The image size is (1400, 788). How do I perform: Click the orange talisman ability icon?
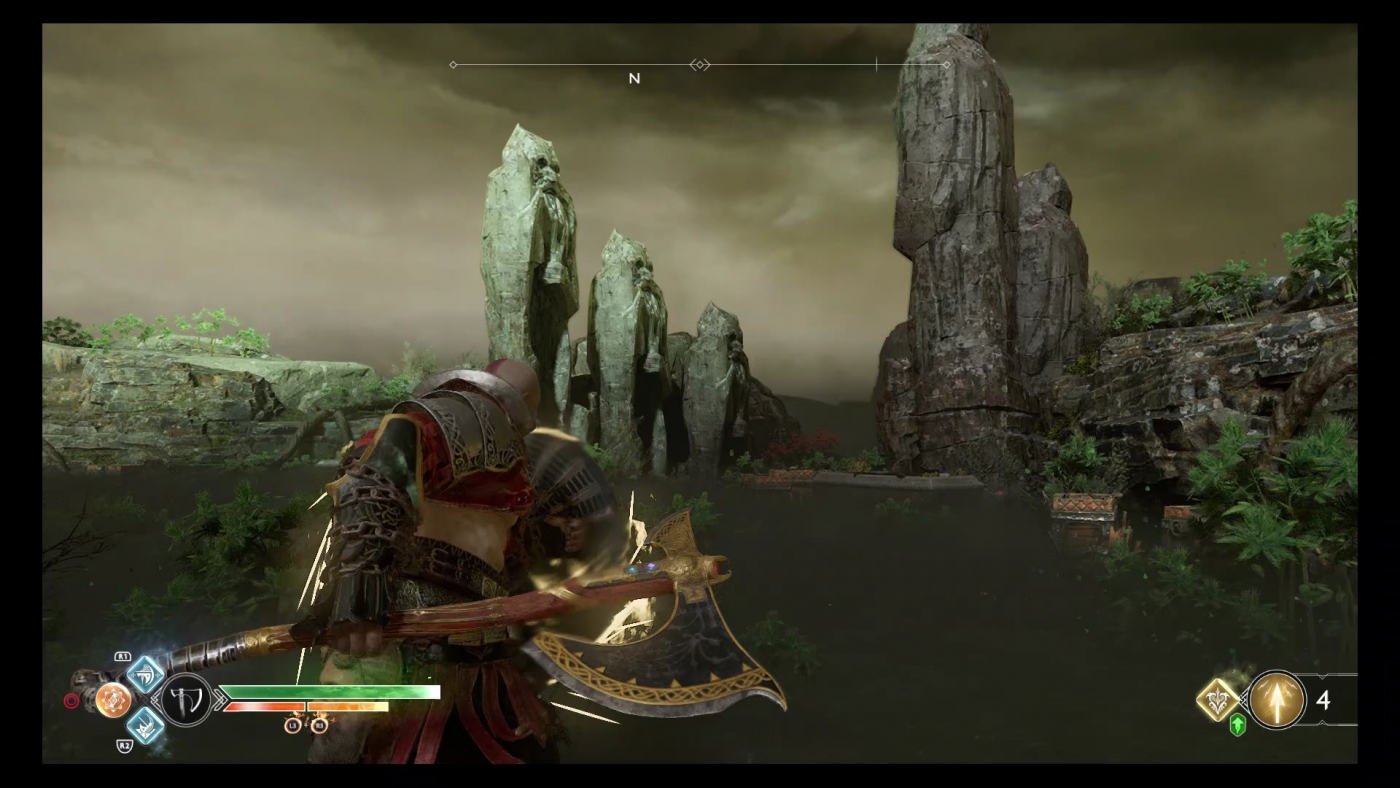tap(113, 699)
